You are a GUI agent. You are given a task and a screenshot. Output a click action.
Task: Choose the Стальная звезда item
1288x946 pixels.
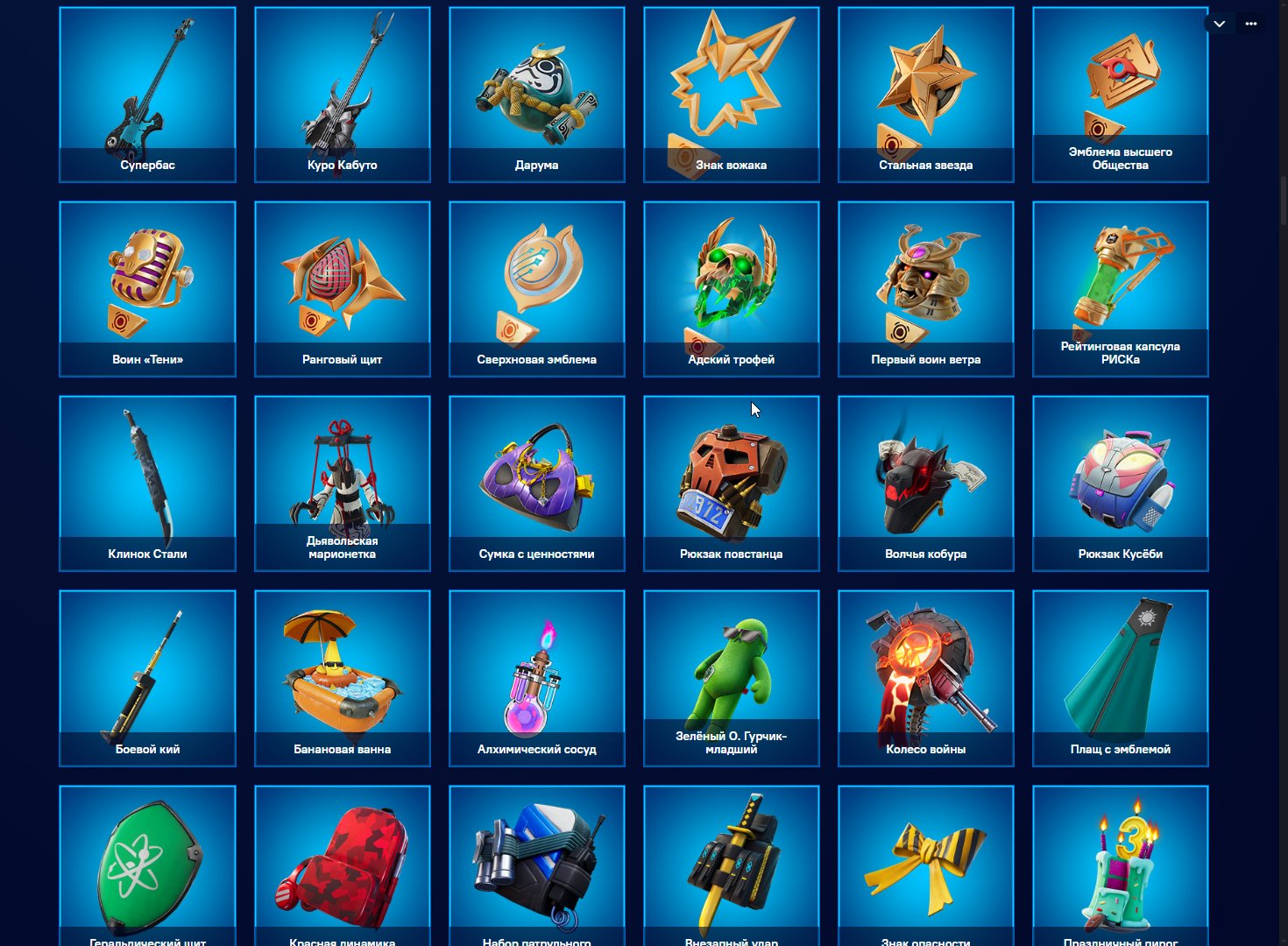coord(925,95)
